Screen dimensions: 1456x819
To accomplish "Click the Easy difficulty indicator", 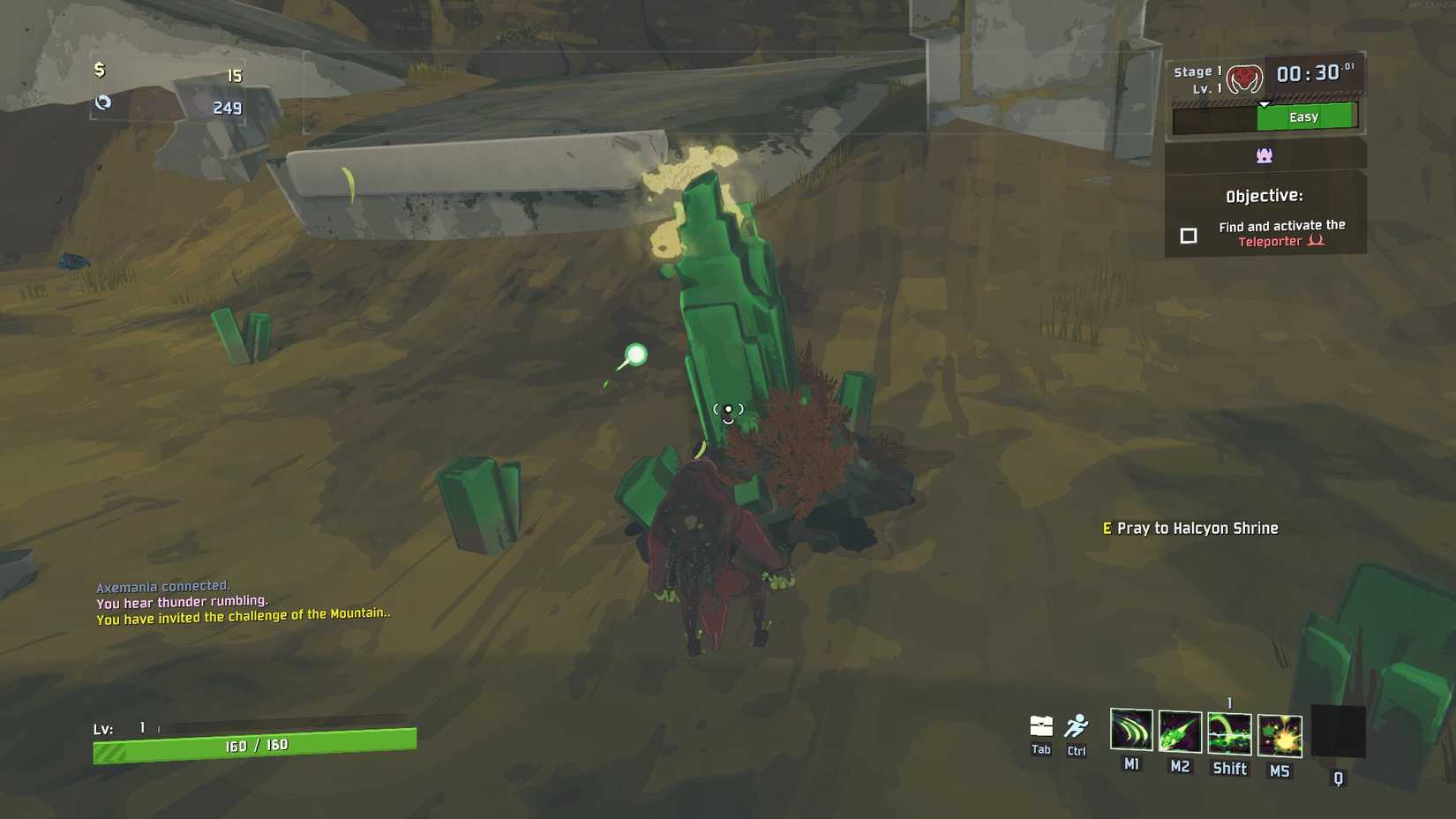I will pyautogui.click(x=1303, y=116).
